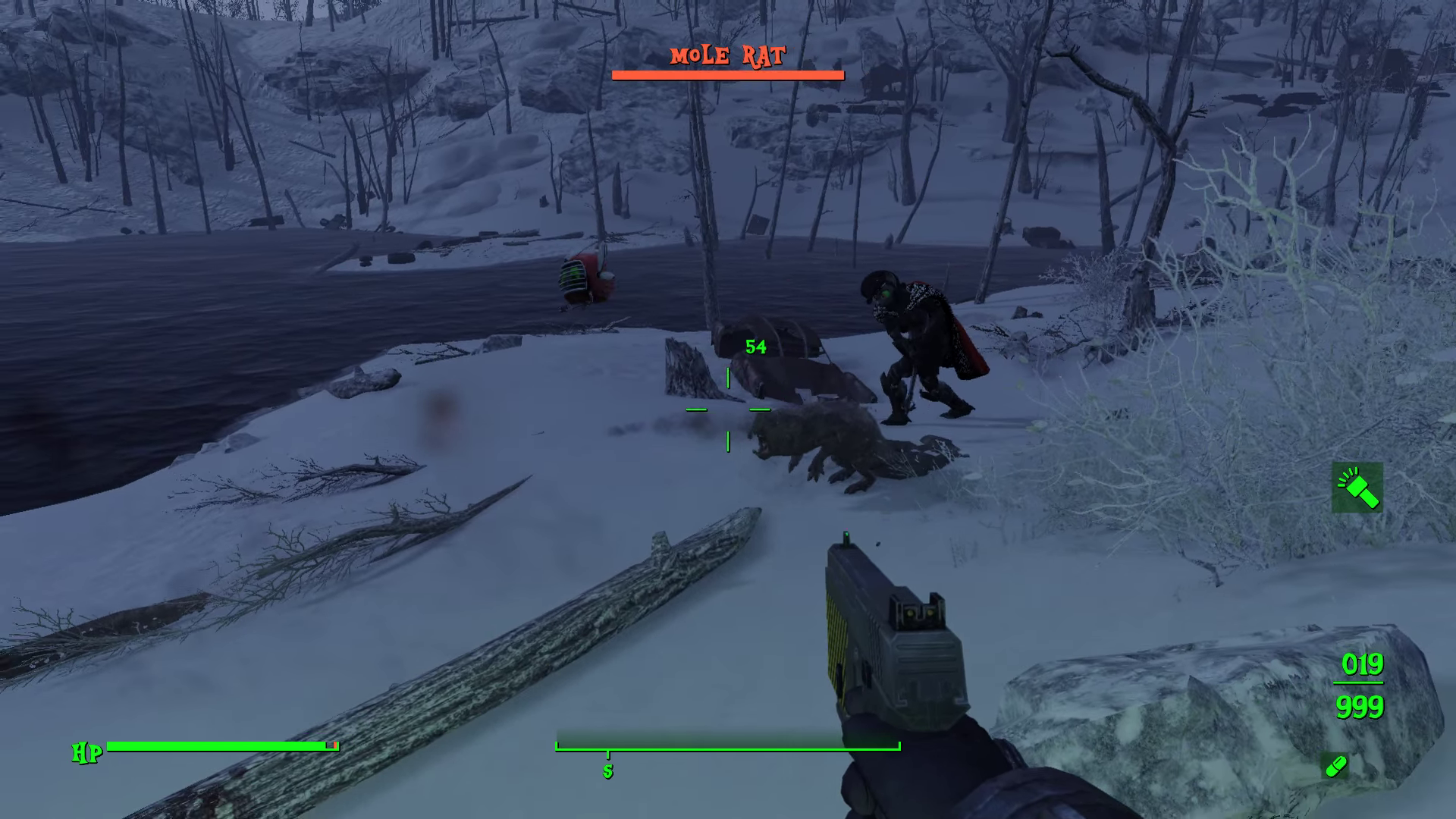1456x819 pixels.
Task: Toggle the green flashlight icon
Action: pyautogui.click(x=1357, y=488)
